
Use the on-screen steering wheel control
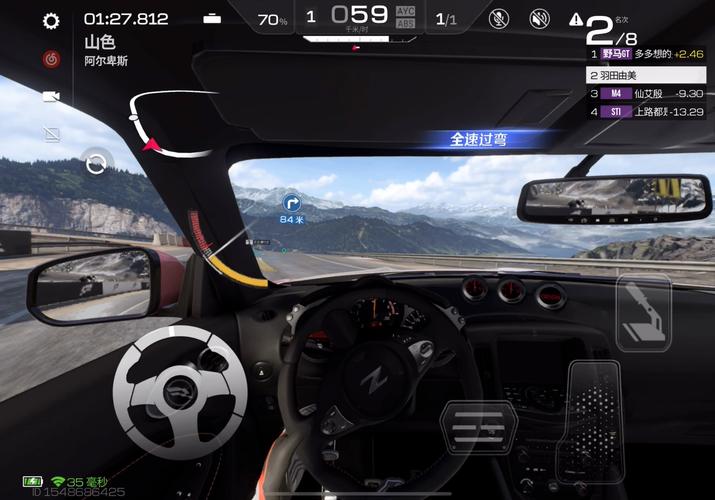click(179, 386)
